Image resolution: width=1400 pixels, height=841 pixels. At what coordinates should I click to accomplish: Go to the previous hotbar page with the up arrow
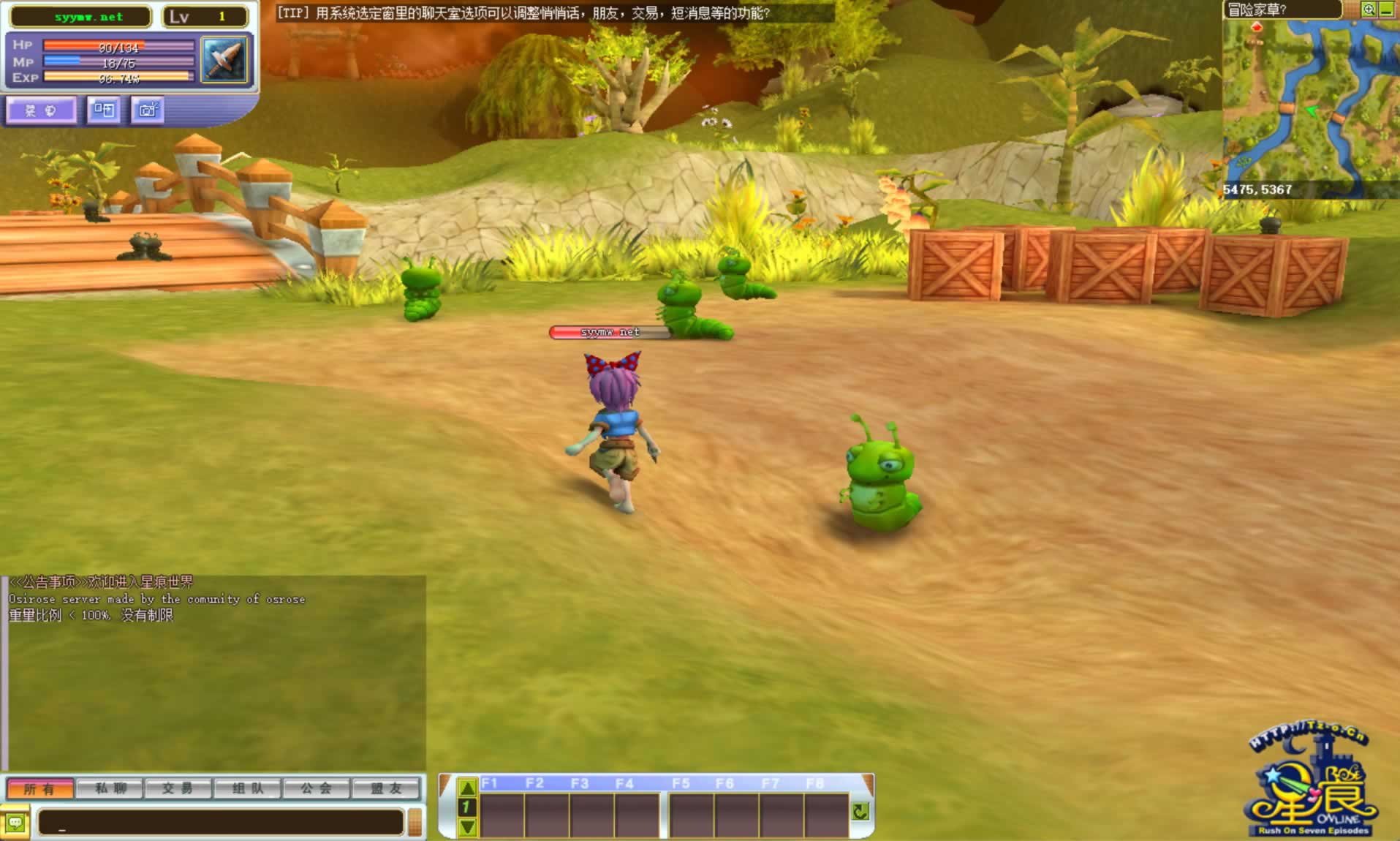pyautogui.click(x=467, y=788)
